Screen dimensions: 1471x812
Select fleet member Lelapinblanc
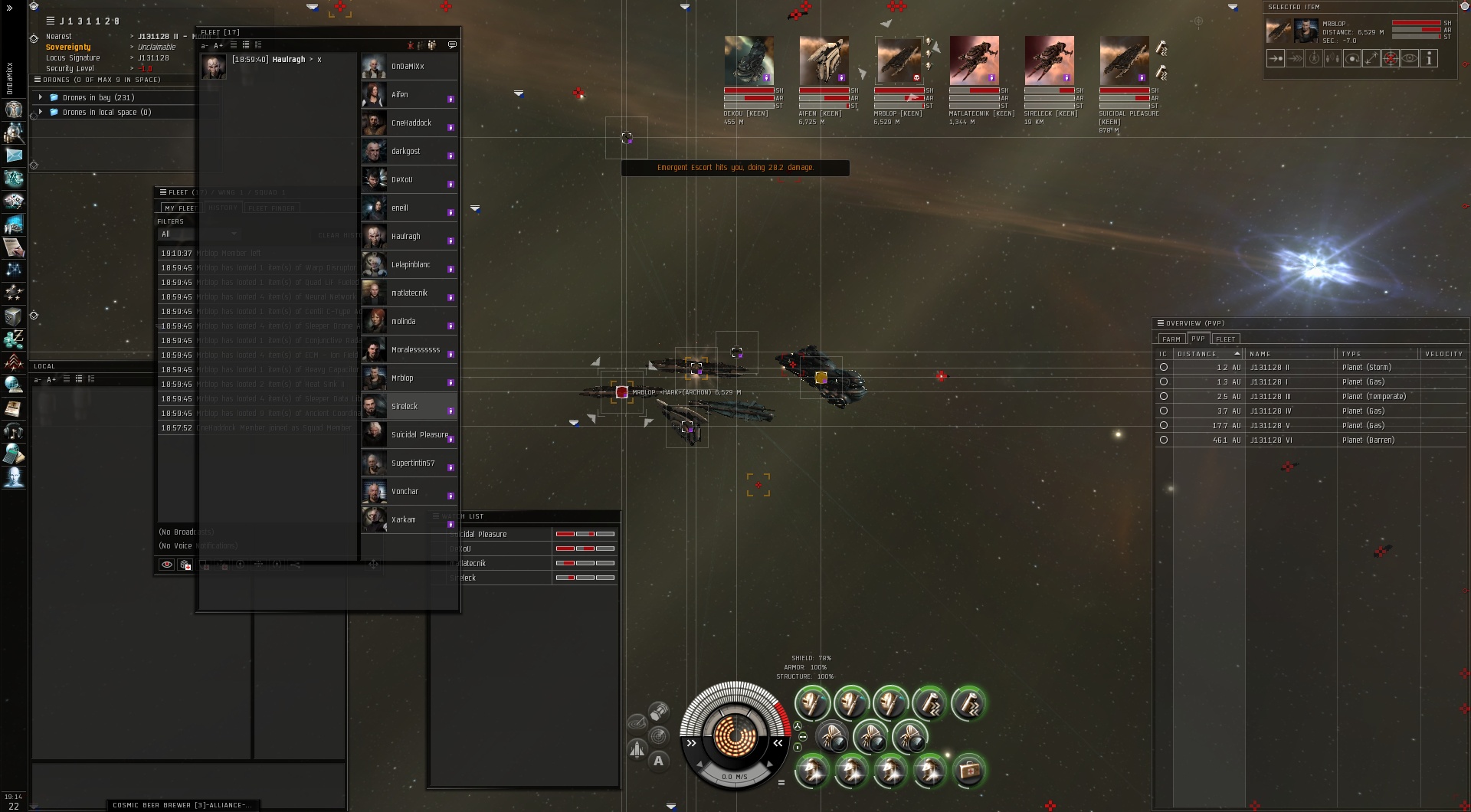click(409, 265)
